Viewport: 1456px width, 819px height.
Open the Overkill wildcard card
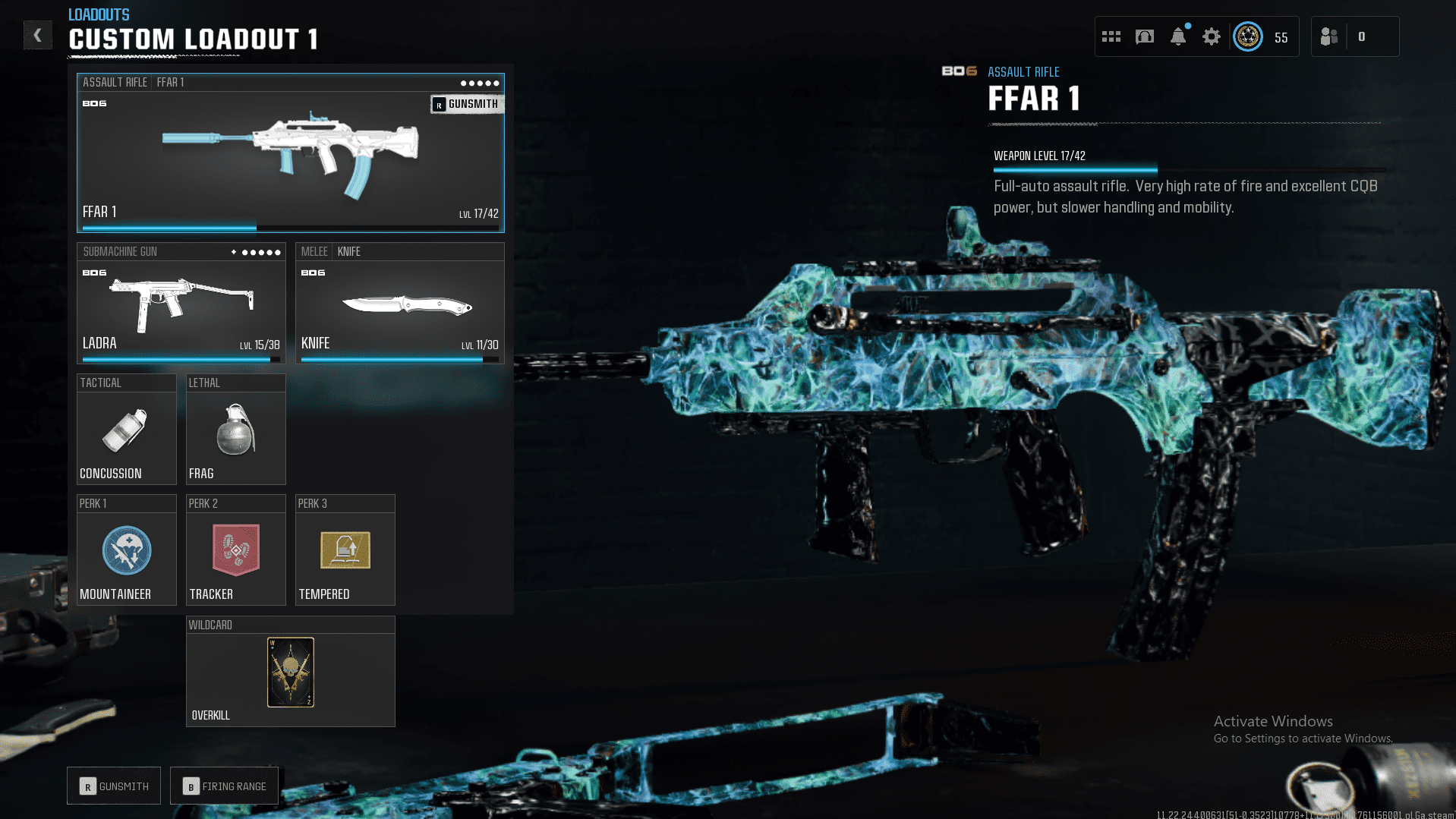[x=290, y=673]
